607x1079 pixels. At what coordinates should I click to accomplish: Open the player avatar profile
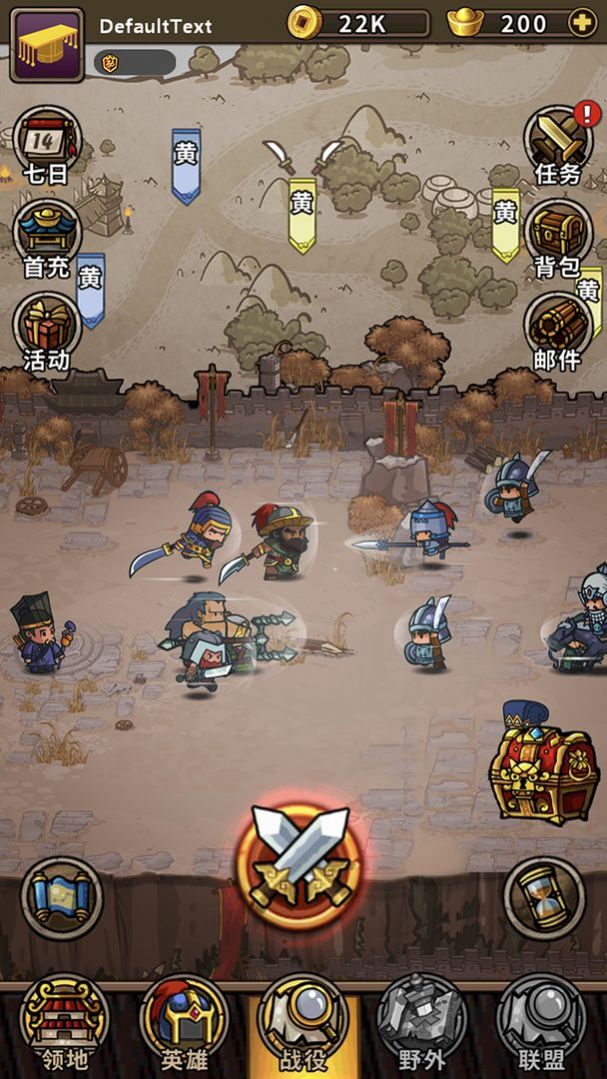coord(47,44)
